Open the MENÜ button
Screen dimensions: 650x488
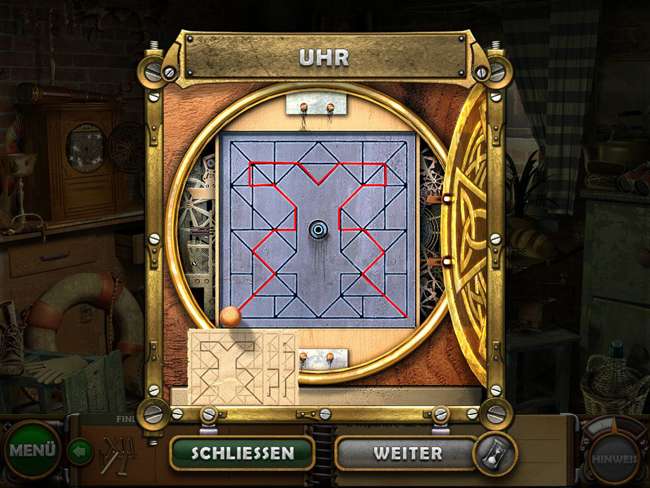click(x=32, y=449)
